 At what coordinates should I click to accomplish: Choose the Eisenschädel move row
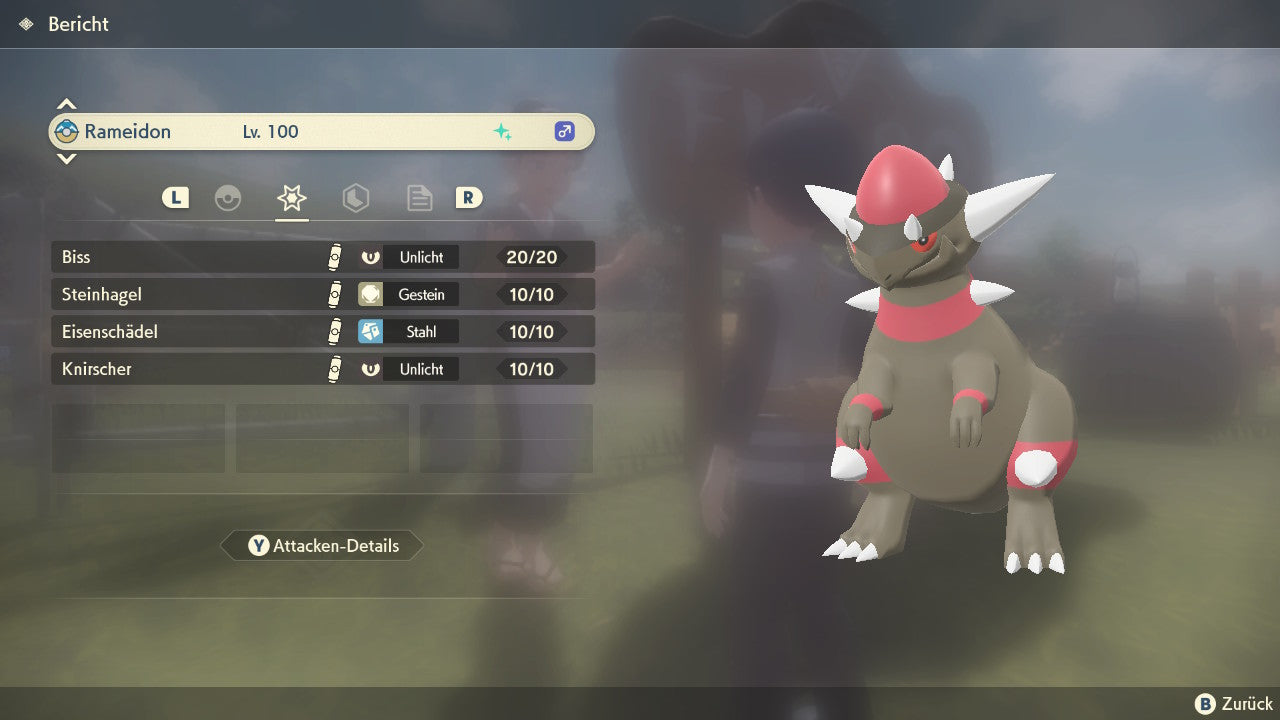tap(322, 331)
